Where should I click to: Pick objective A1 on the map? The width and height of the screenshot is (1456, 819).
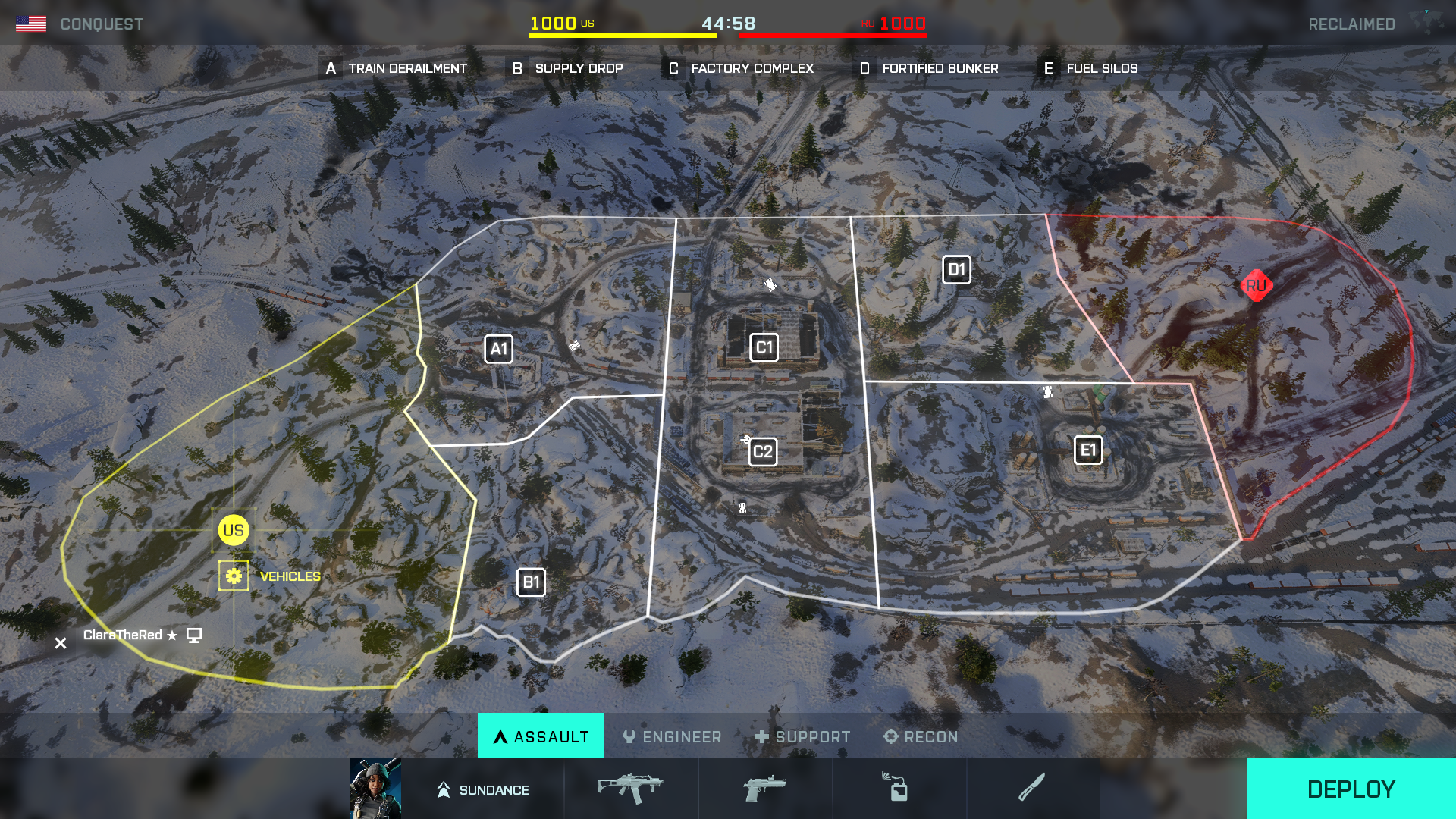tap(498, 350)
